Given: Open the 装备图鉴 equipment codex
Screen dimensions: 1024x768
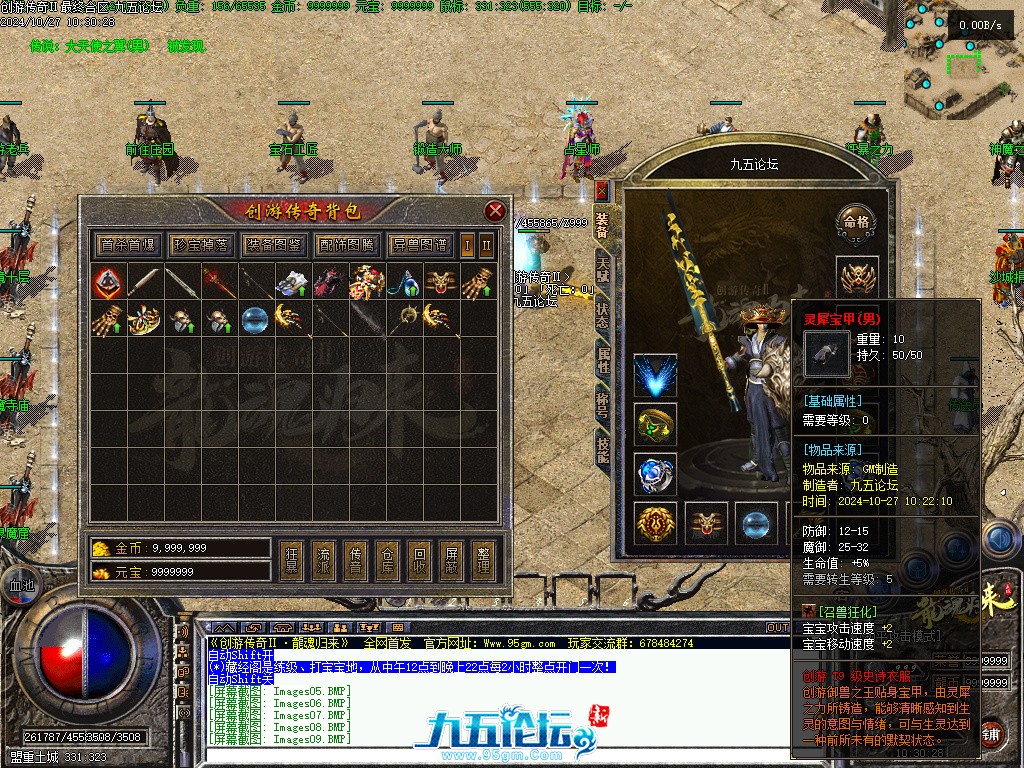Looking at the screenshot, I should [x=273, y=245].
